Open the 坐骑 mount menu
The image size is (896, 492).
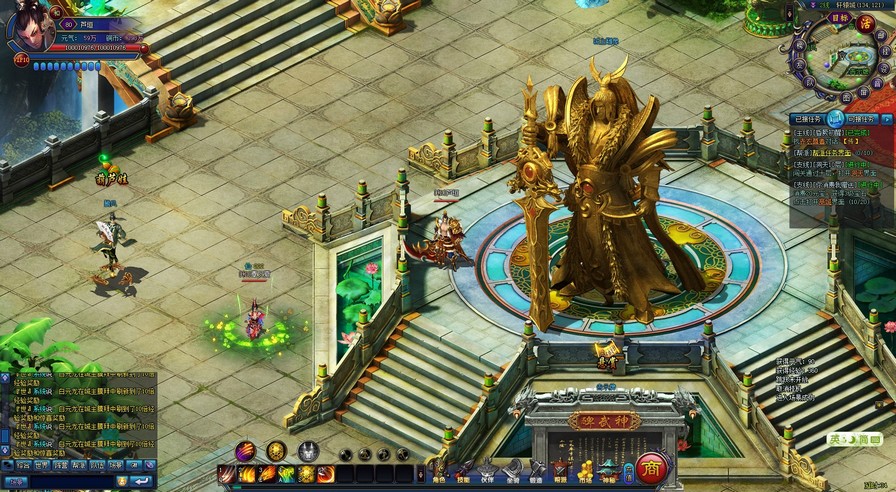[x=511, y=470]
